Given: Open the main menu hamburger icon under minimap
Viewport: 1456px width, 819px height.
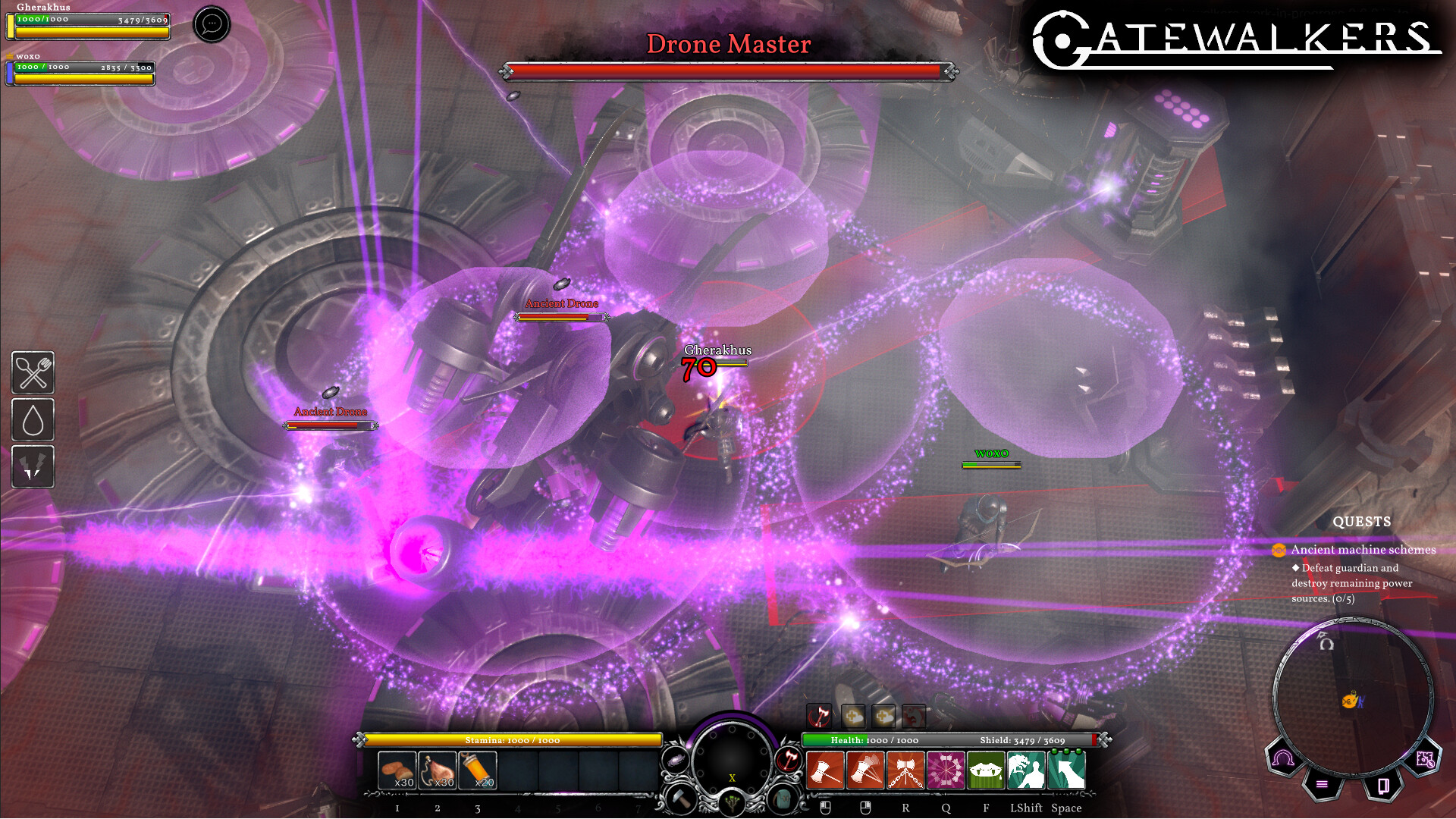Looking at the screenshot, I should pyautogui.click(x=1322, y=785).
